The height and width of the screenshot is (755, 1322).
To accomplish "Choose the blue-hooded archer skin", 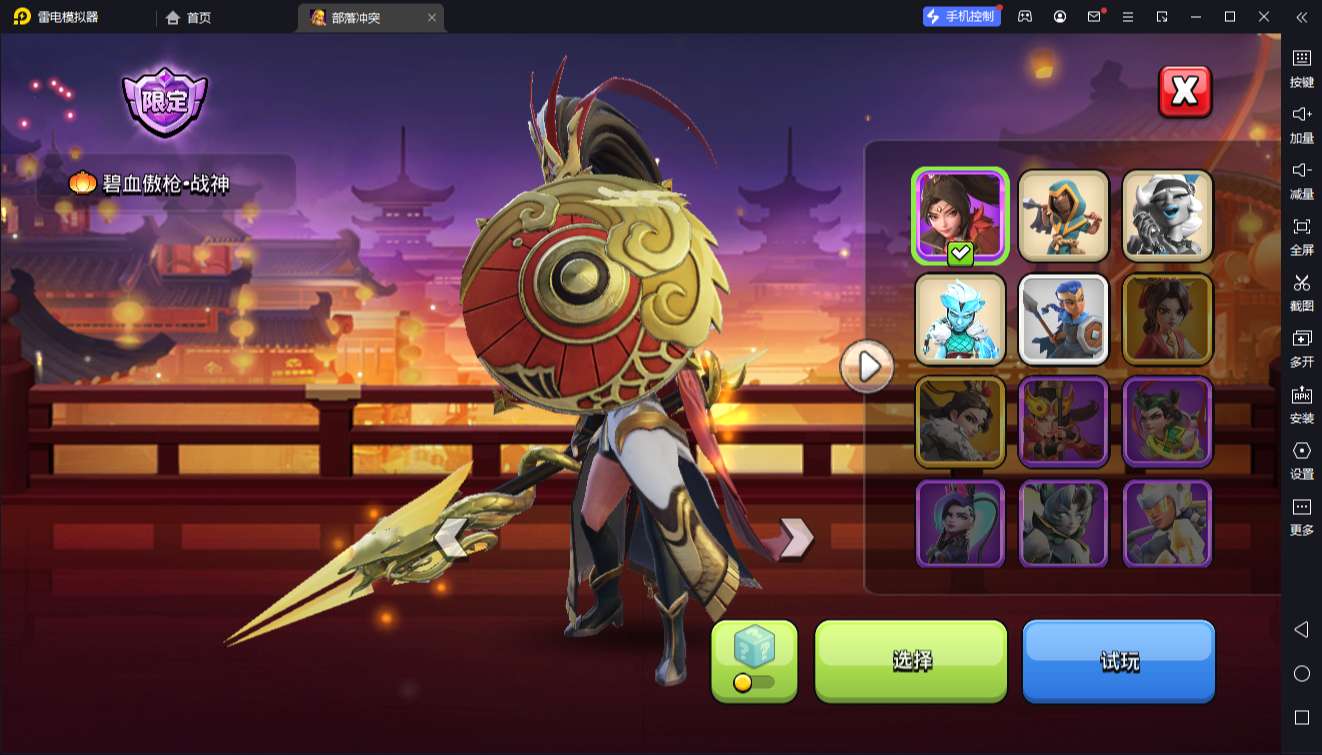I will 1064,215.
